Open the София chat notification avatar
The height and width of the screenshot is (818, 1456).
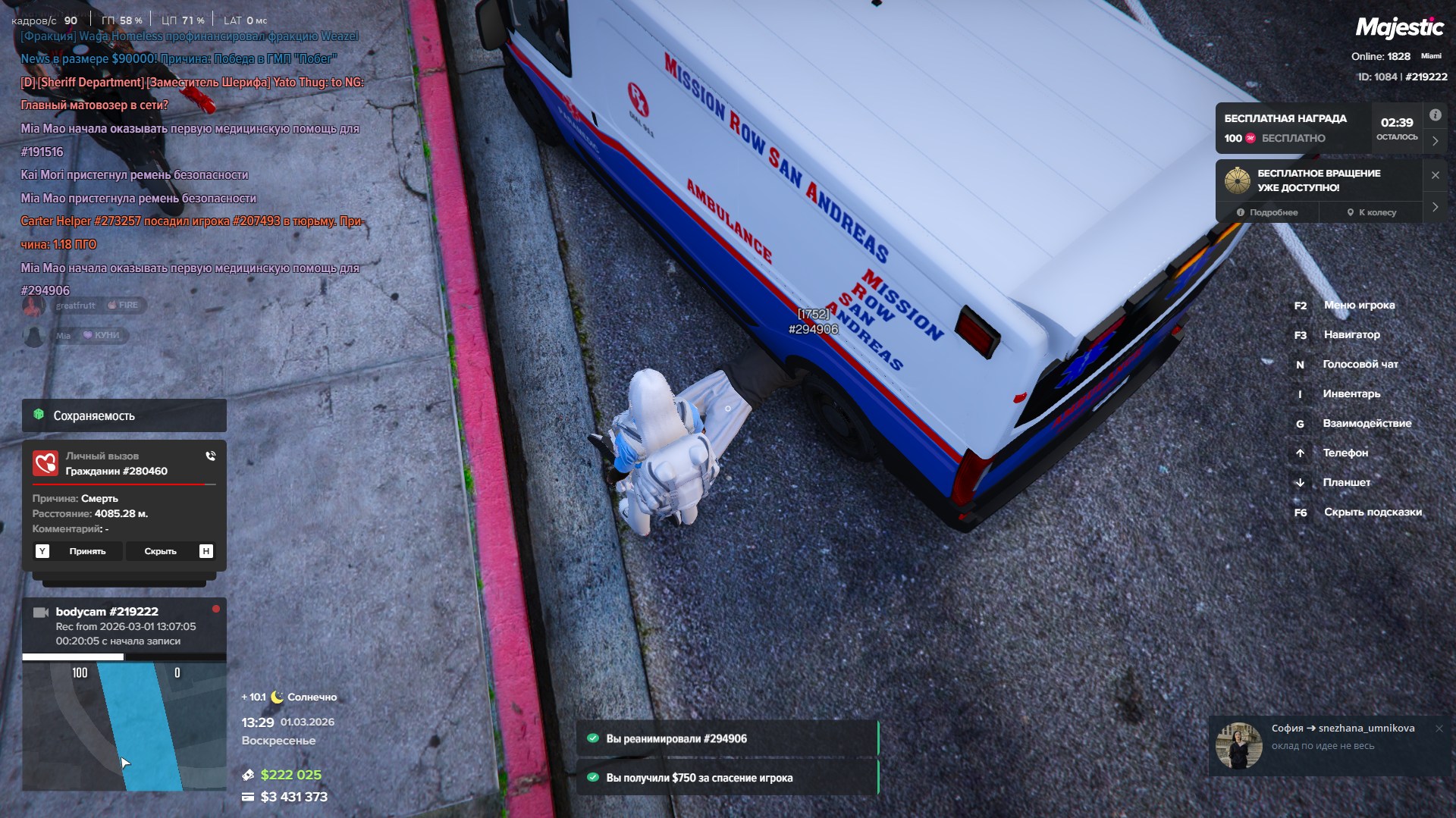1238,744
